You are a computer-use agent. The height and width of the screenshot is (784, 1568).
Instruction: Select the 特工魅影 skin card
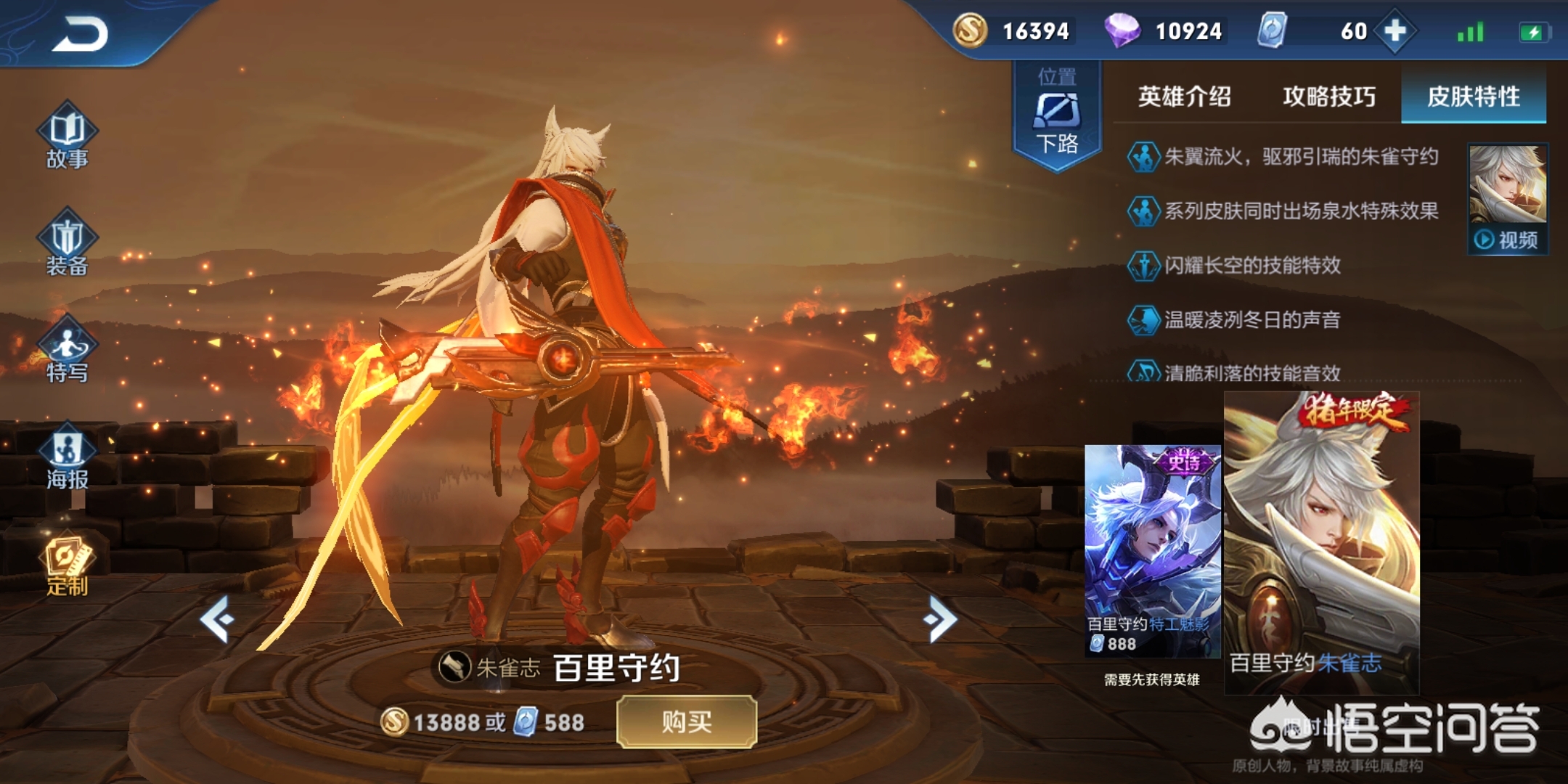coord(1152,550)
